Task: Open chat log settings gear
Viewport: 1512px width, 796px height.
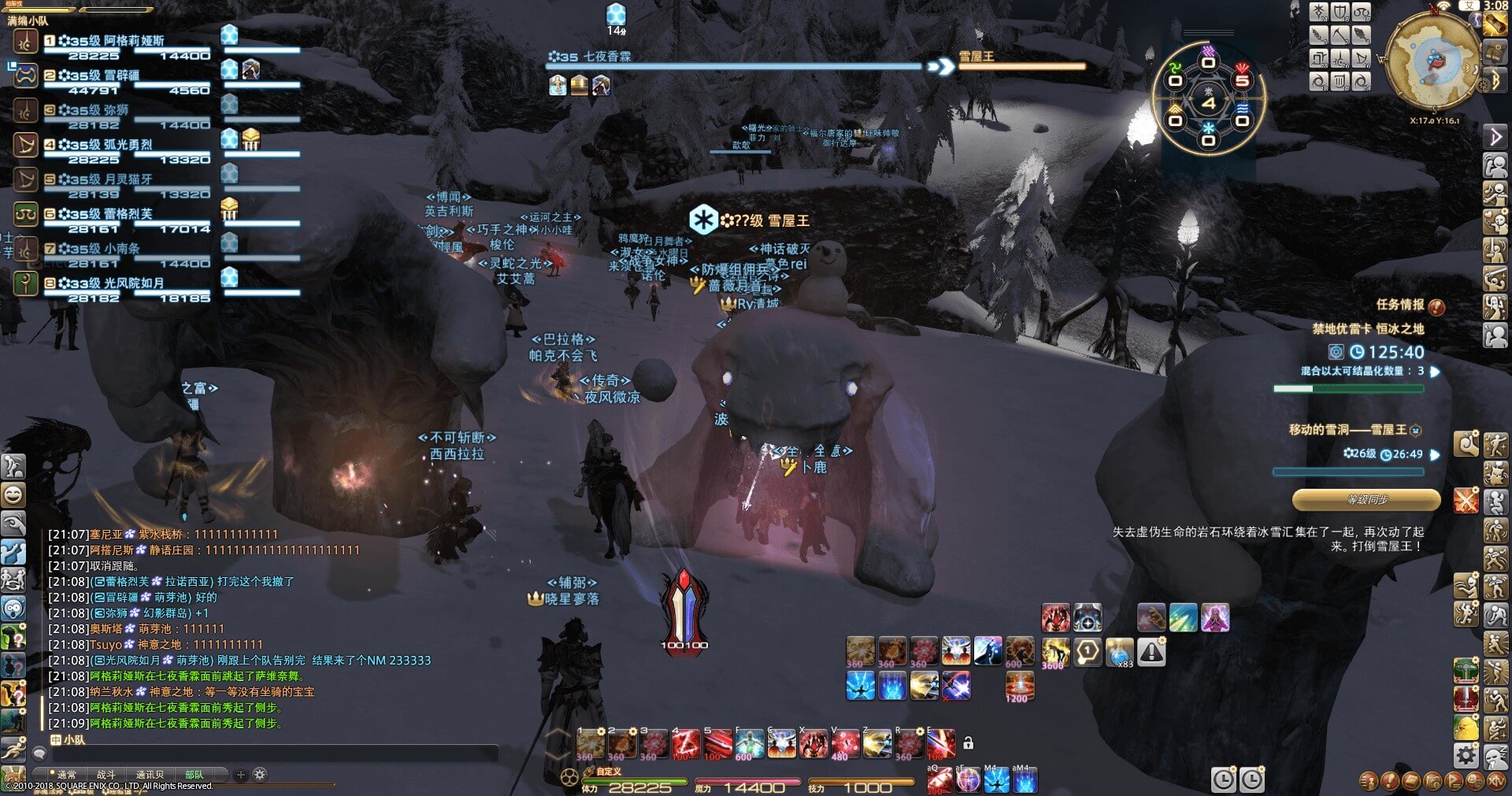Action: point(260,775)
